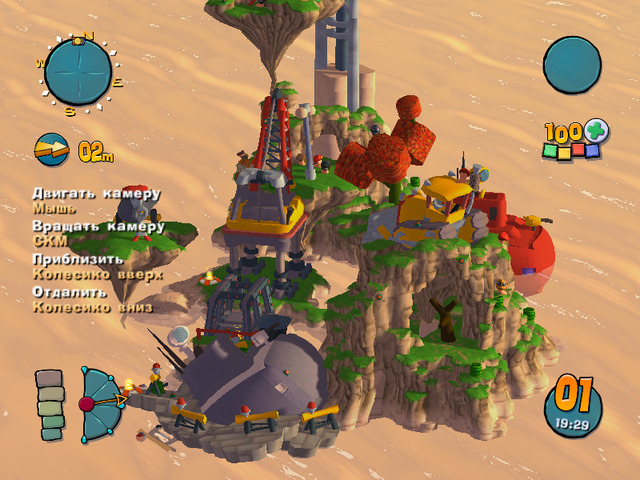This screenshot has height=480, width=640.
Task: Select the stacked stone blocks indicator
Action: (50, 405)
